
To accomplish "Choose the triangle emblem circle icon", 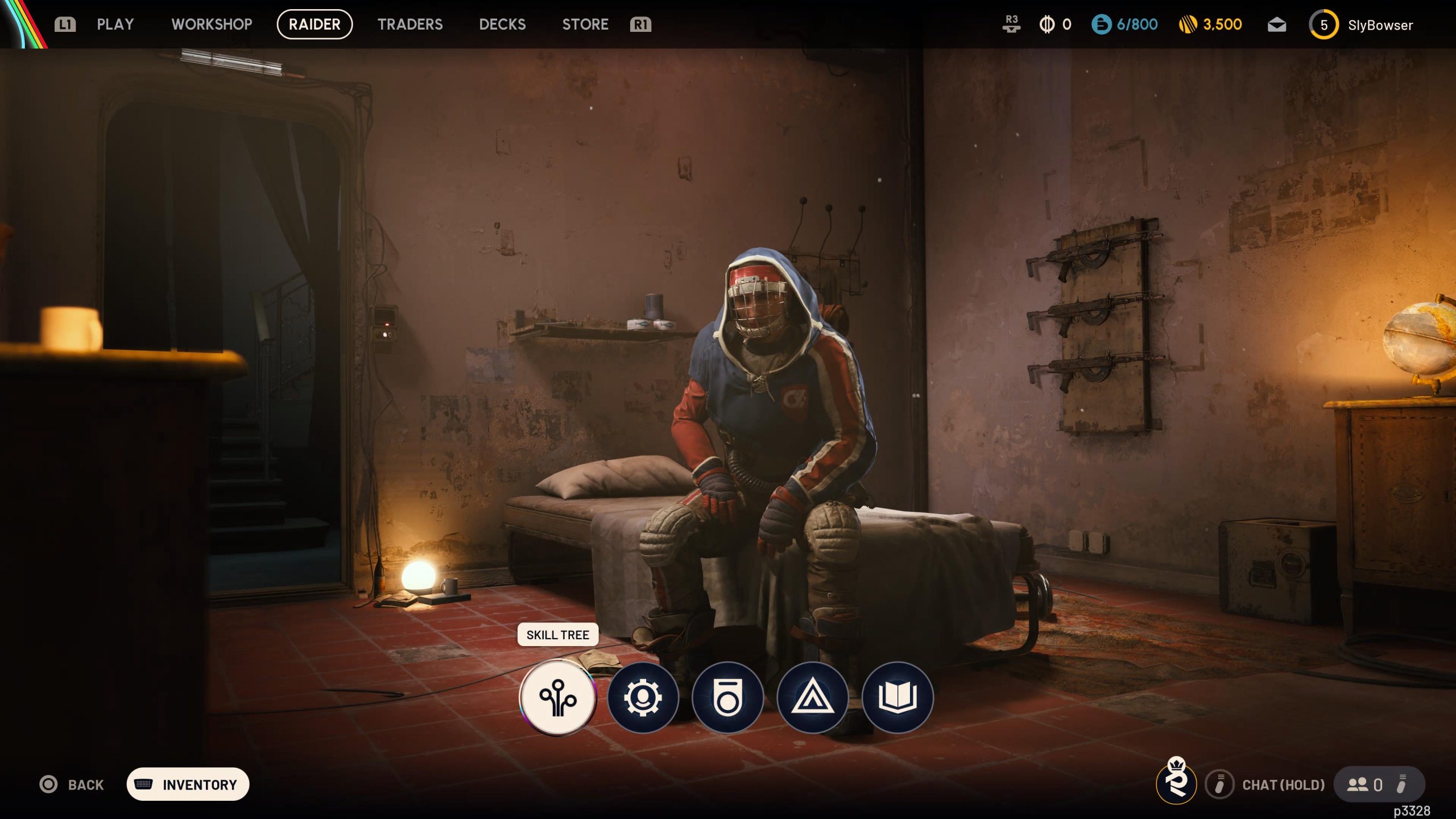I will pyautogui.click(x=812, y=697).
